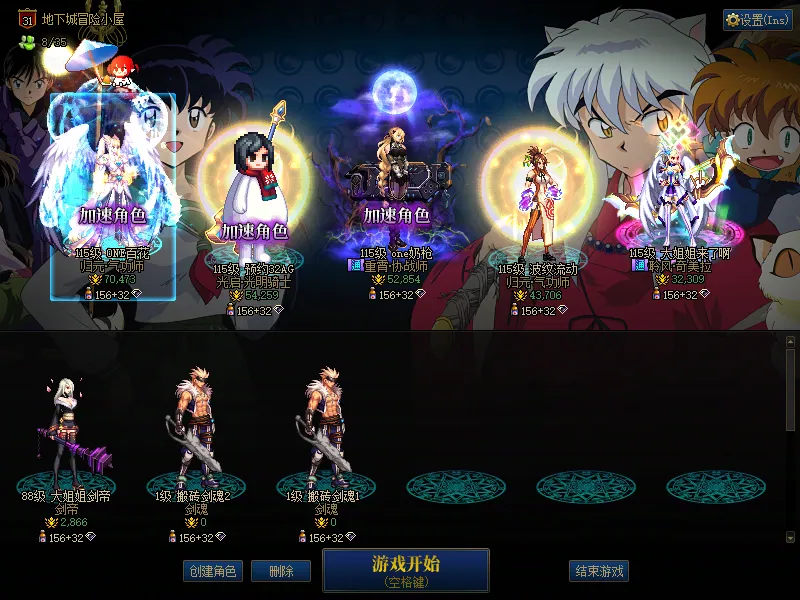Exit via the 结束游戏 button
This screenshot has height=600, width=800.
tap(599, 571)
